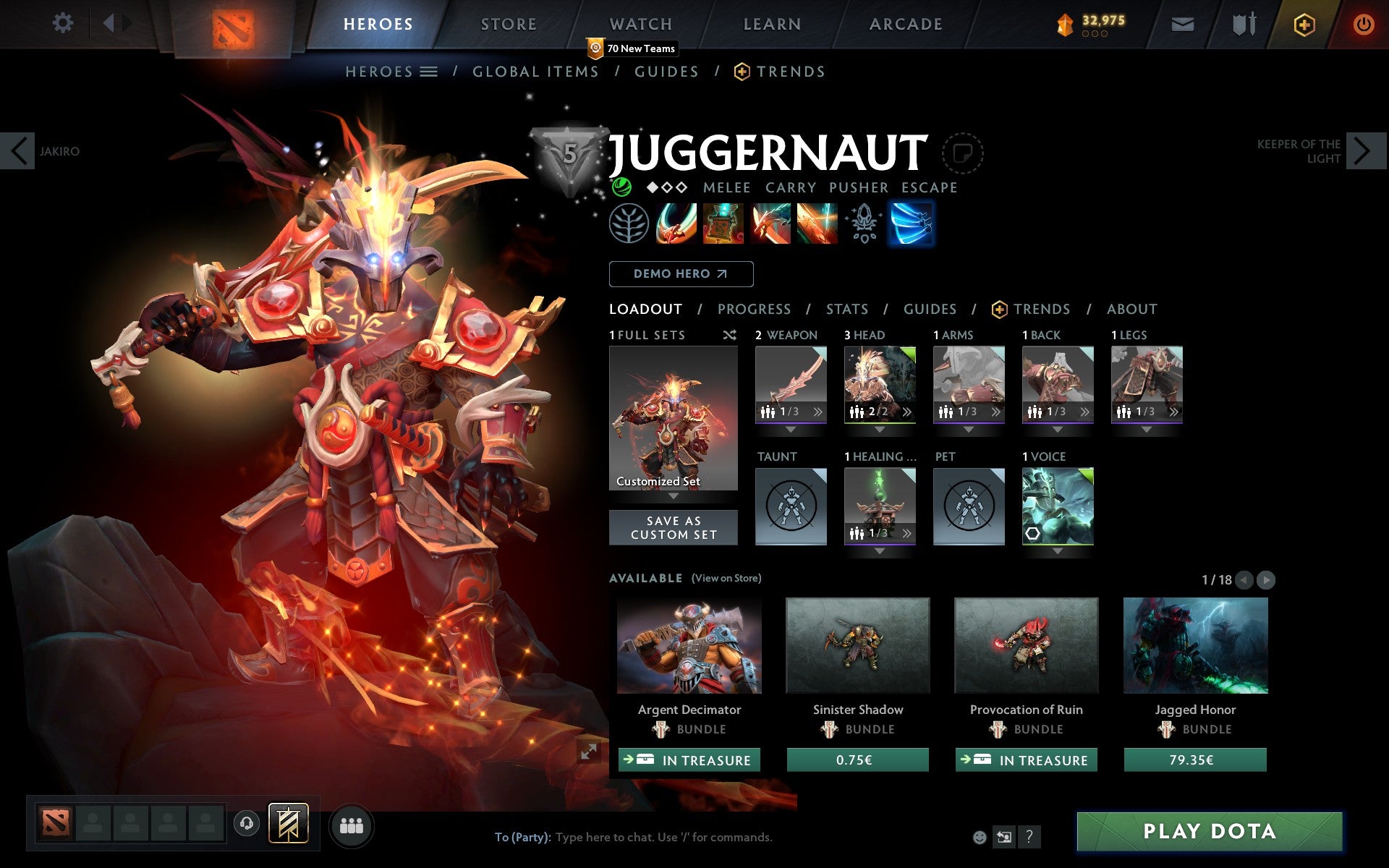Open the Arcade menu

point(904,23)
